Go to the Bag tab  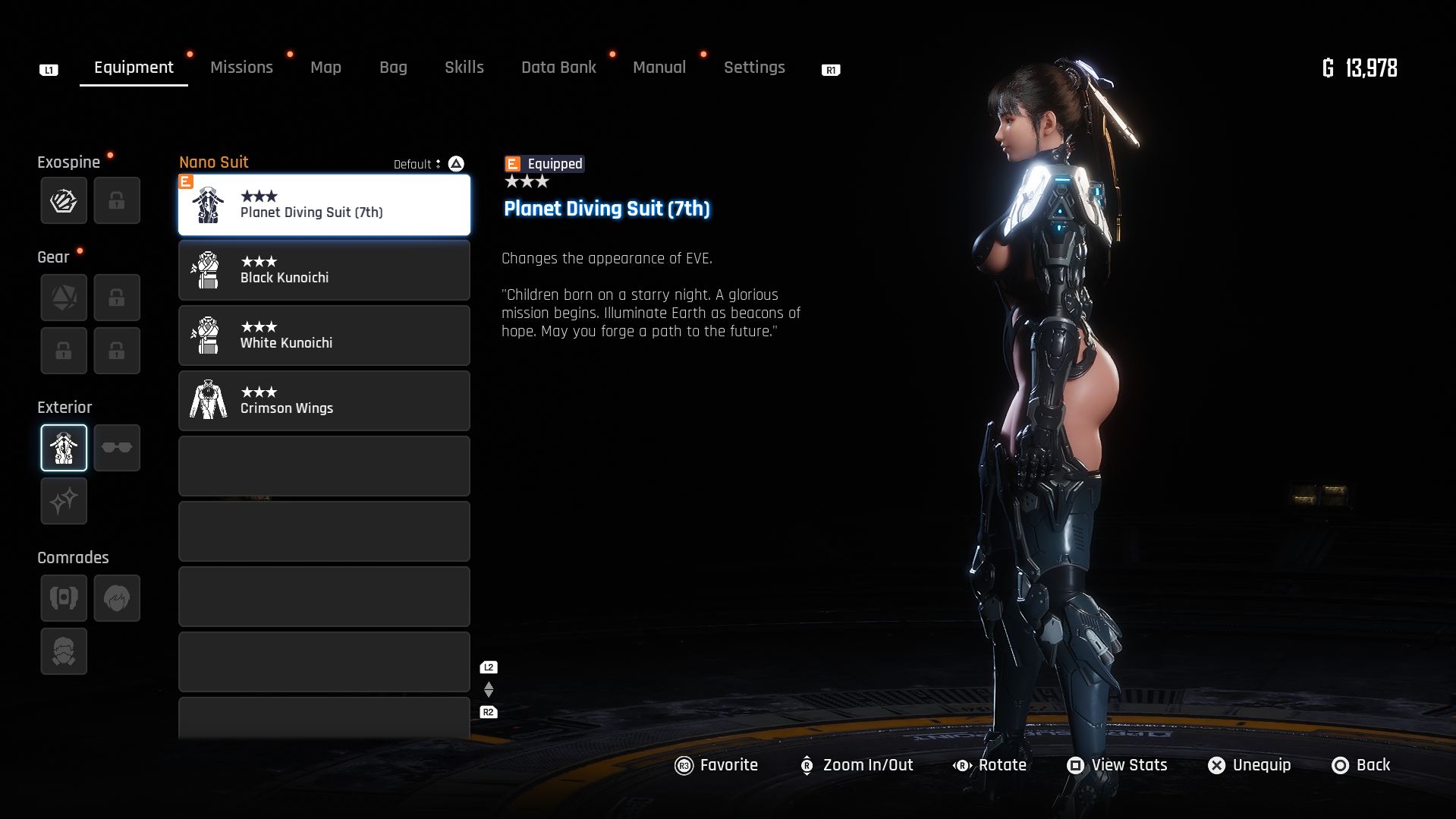393,68
